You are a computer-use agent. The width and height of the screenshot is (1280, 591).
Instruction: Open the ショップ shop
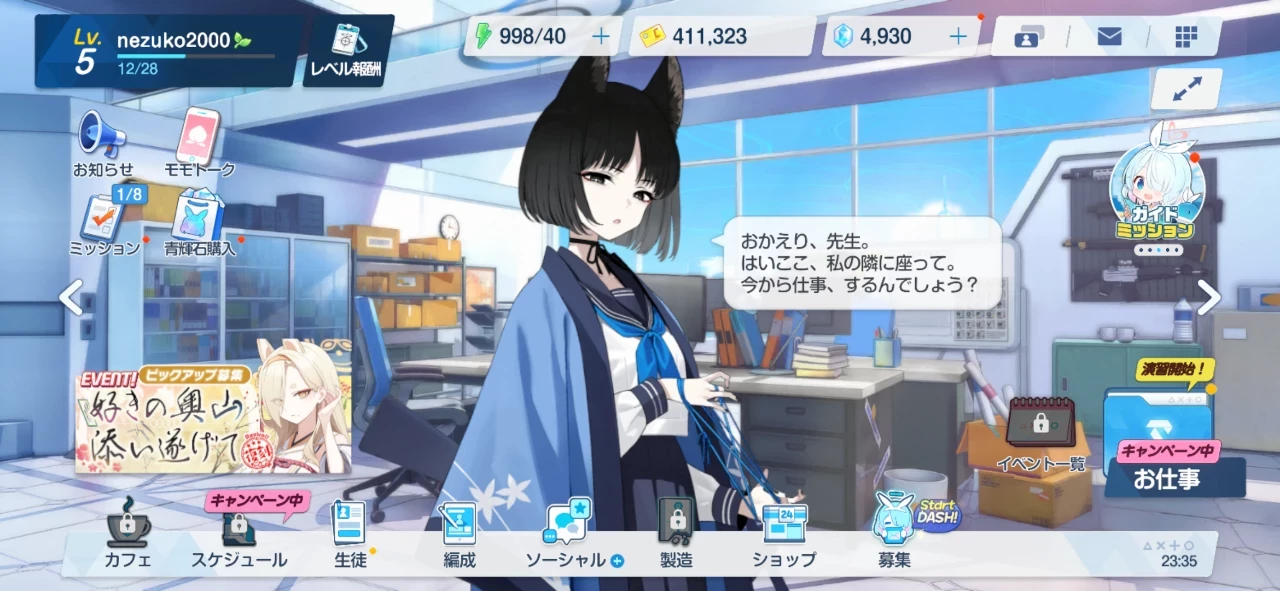(x=784, y=536)
